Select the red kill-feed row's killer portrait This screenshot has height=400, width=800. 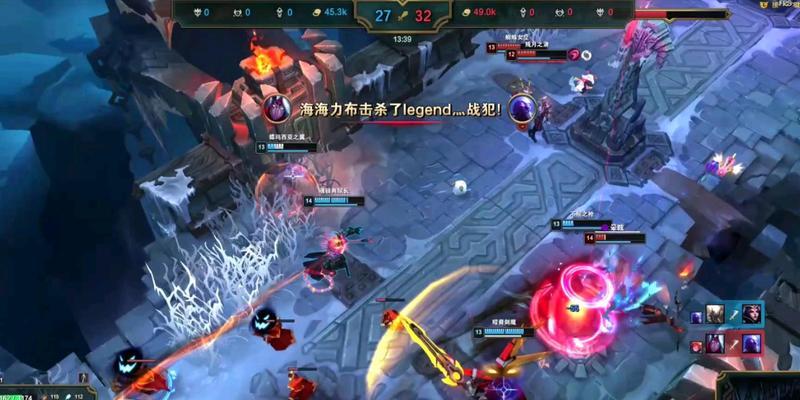click(x=716, y=344)
